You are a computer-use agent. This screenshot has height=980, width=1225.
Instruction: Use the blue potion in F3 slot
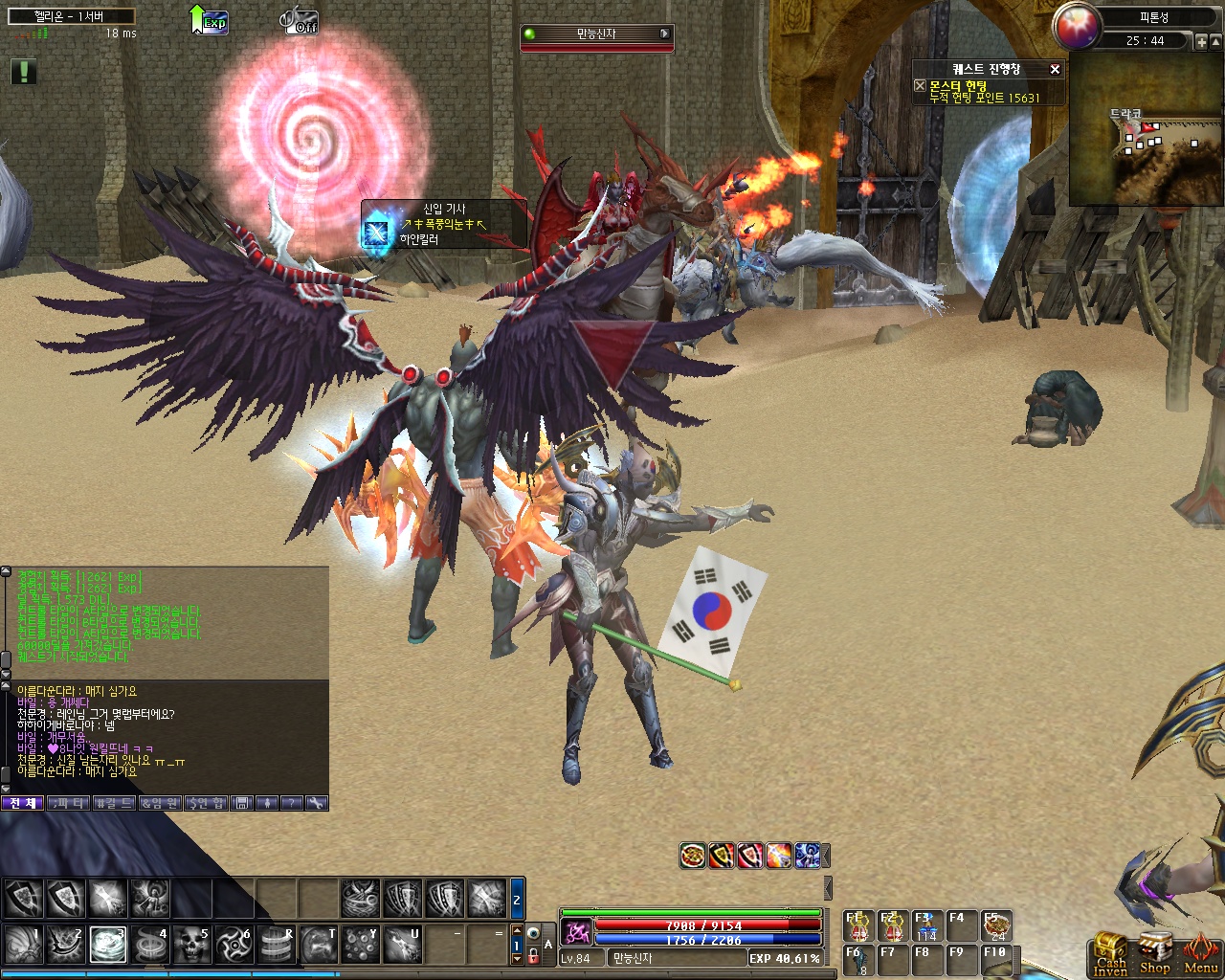point(925,925)
